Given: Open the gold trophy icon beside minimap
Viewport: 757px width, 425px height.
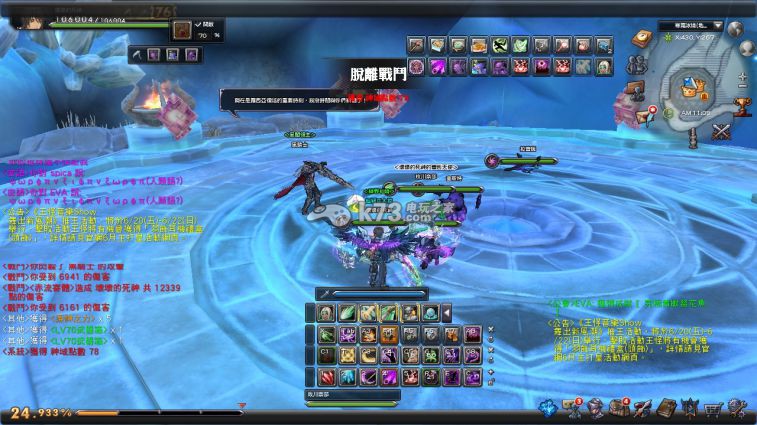Looking at the screenshot, I should [x=742, y=102].
